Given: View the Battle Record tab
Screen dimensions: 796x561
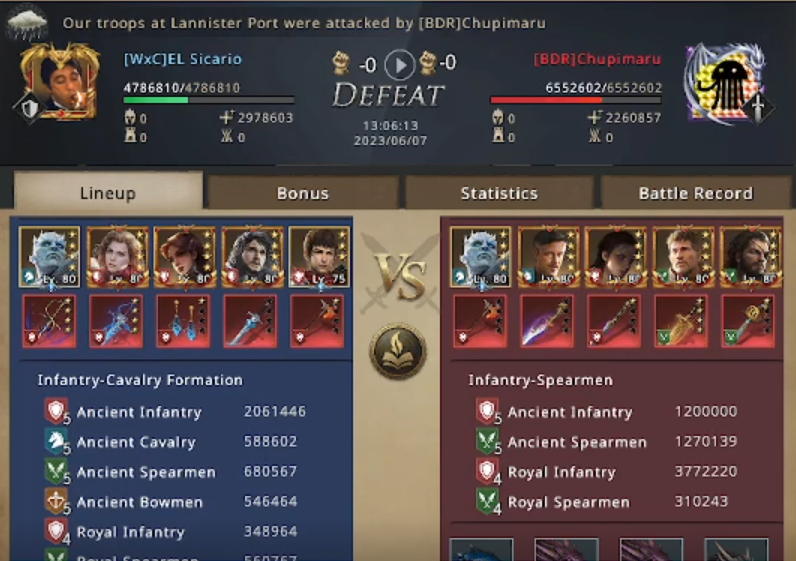Looking at the screenshot, I should pos(695,193).
